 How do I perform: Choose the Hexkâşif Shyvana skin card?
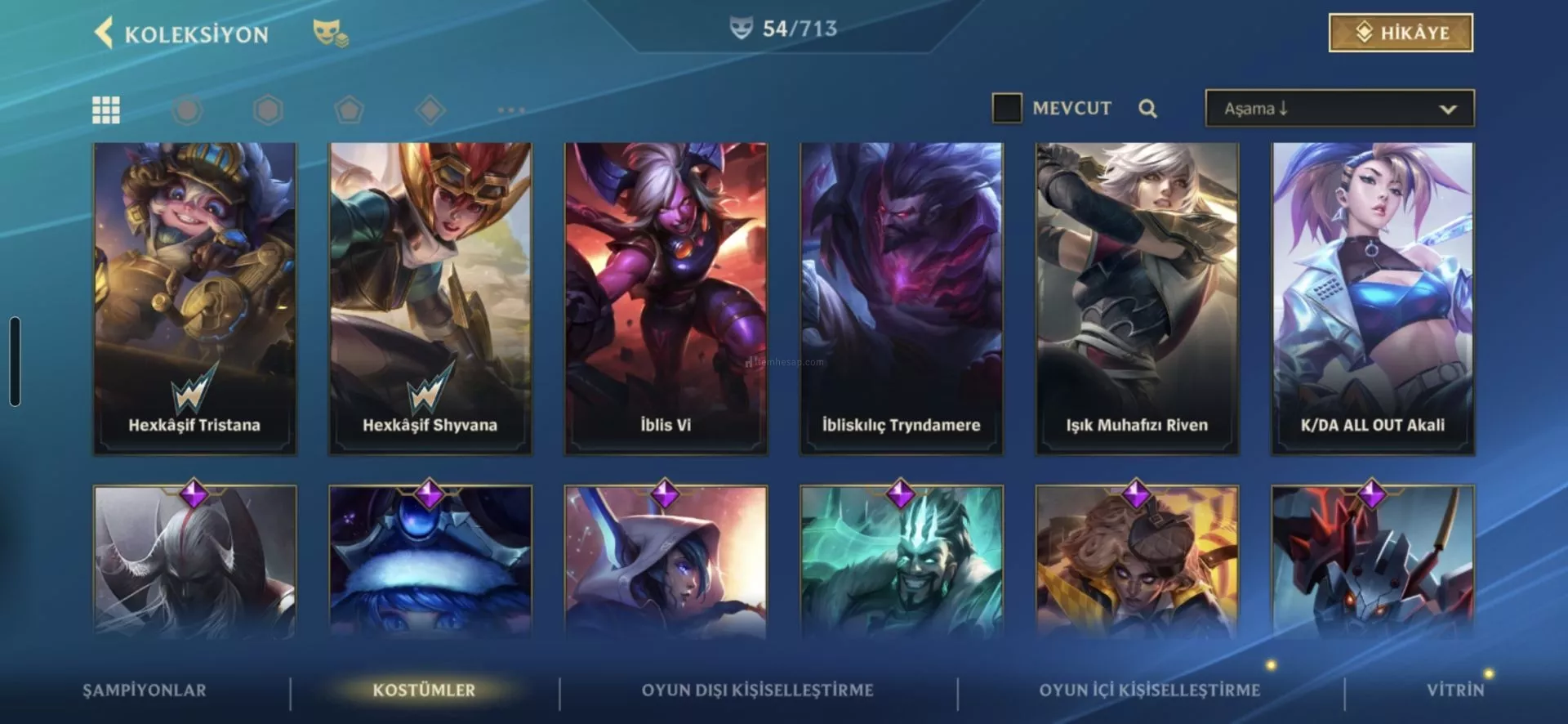430,298
